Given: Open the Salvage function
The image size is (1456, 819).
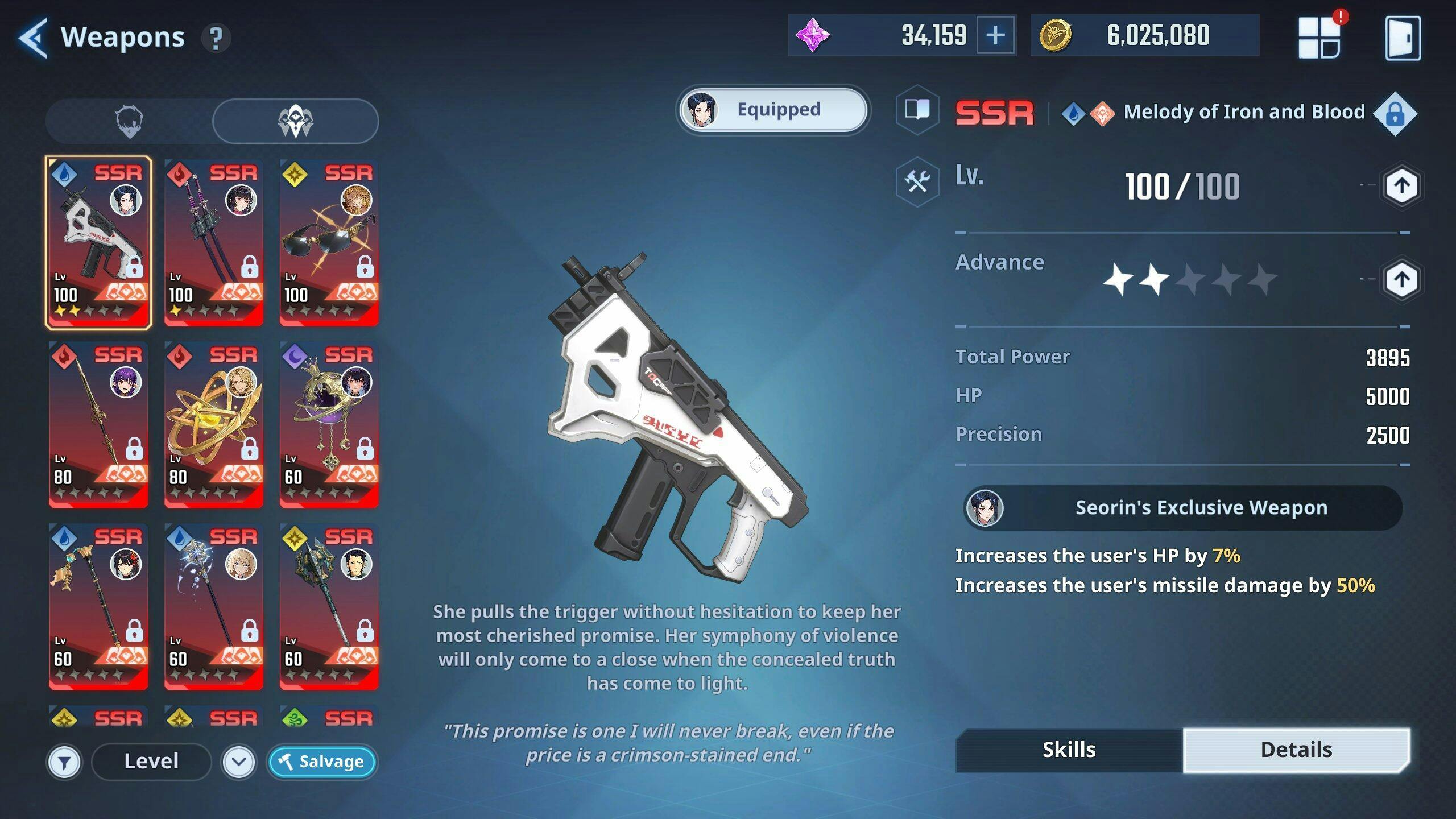Looking at the screenshot, I should tap(322, 762).
